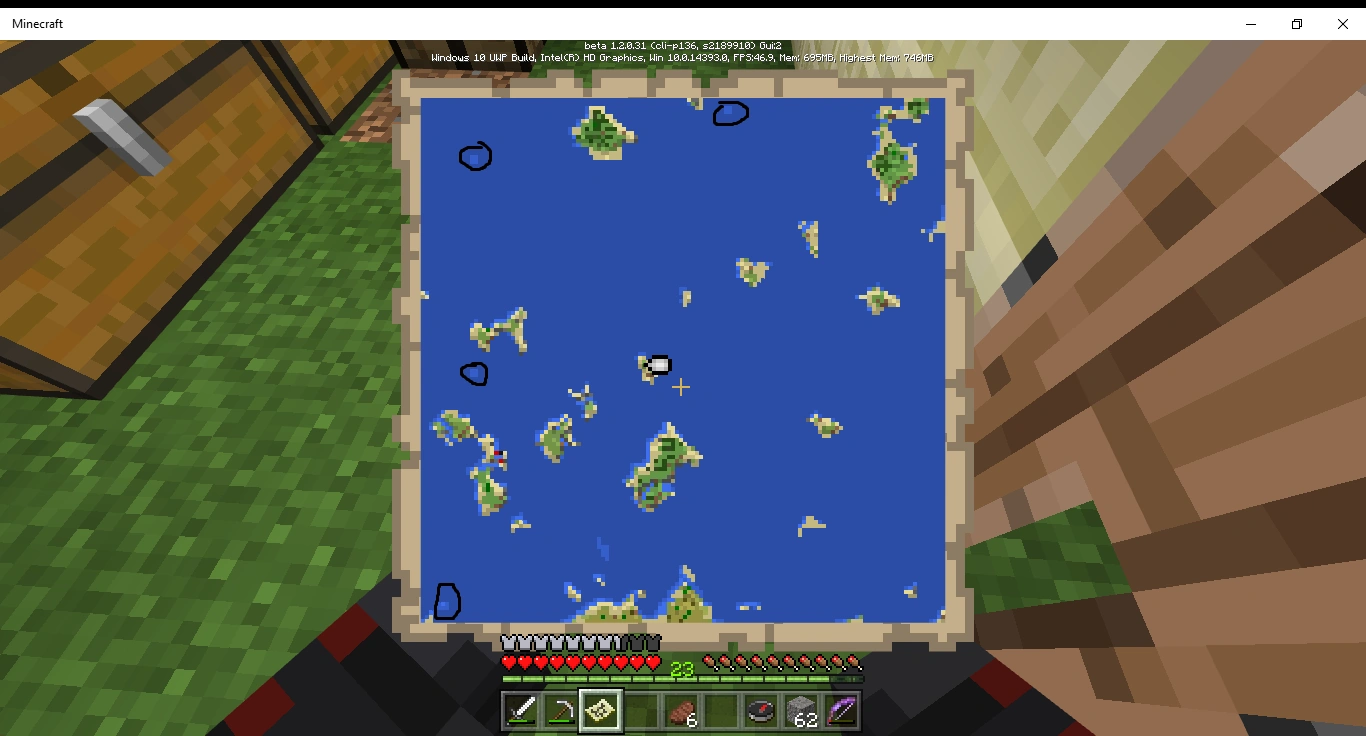Screen dimensions: 1366x736
Task: Click the currently held map item in the hotbar
Action: click(x=599, y=709)
